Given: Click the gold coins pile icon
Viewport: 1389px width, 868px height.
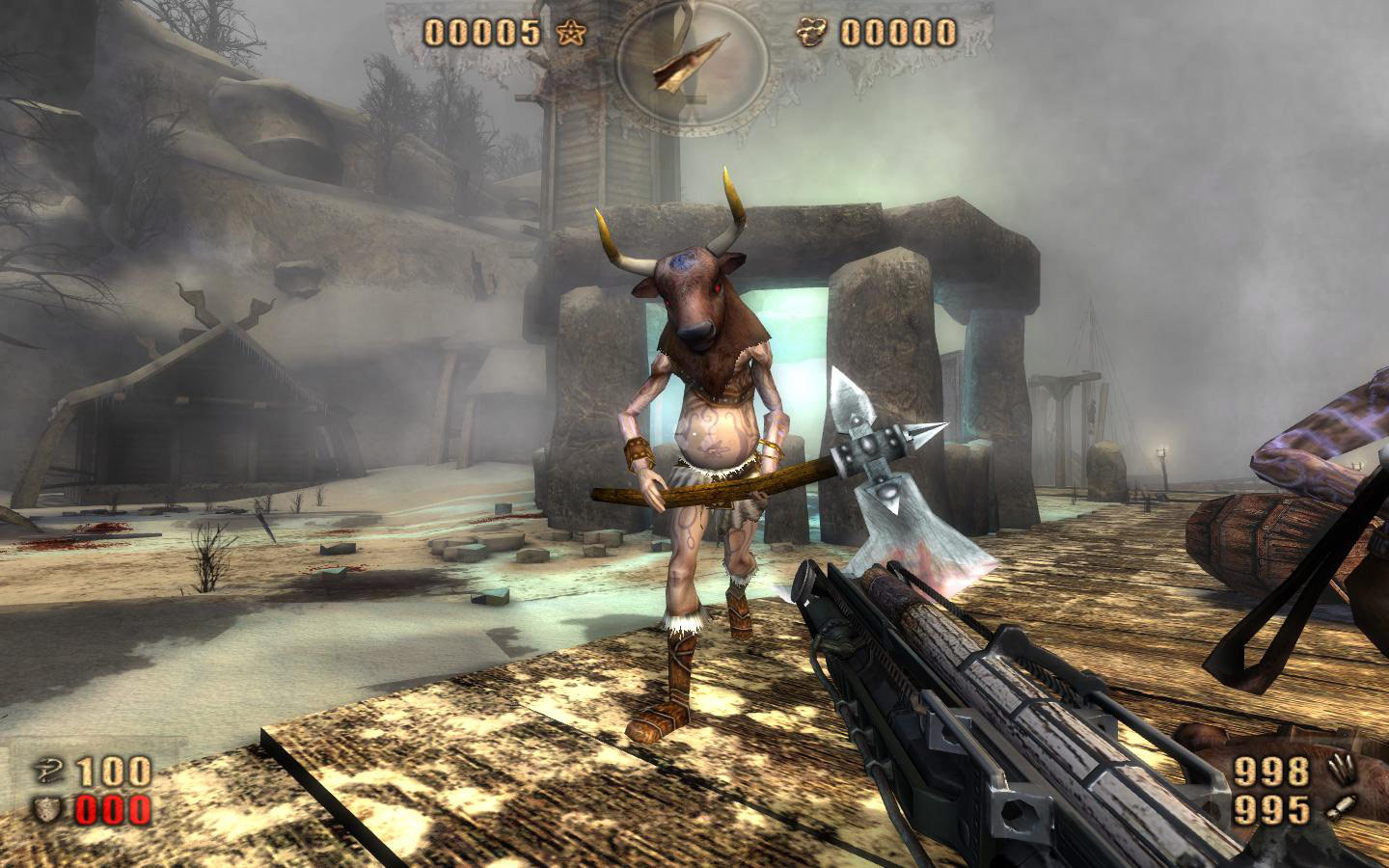Looking at the screenshot, I should coord(812,34).
